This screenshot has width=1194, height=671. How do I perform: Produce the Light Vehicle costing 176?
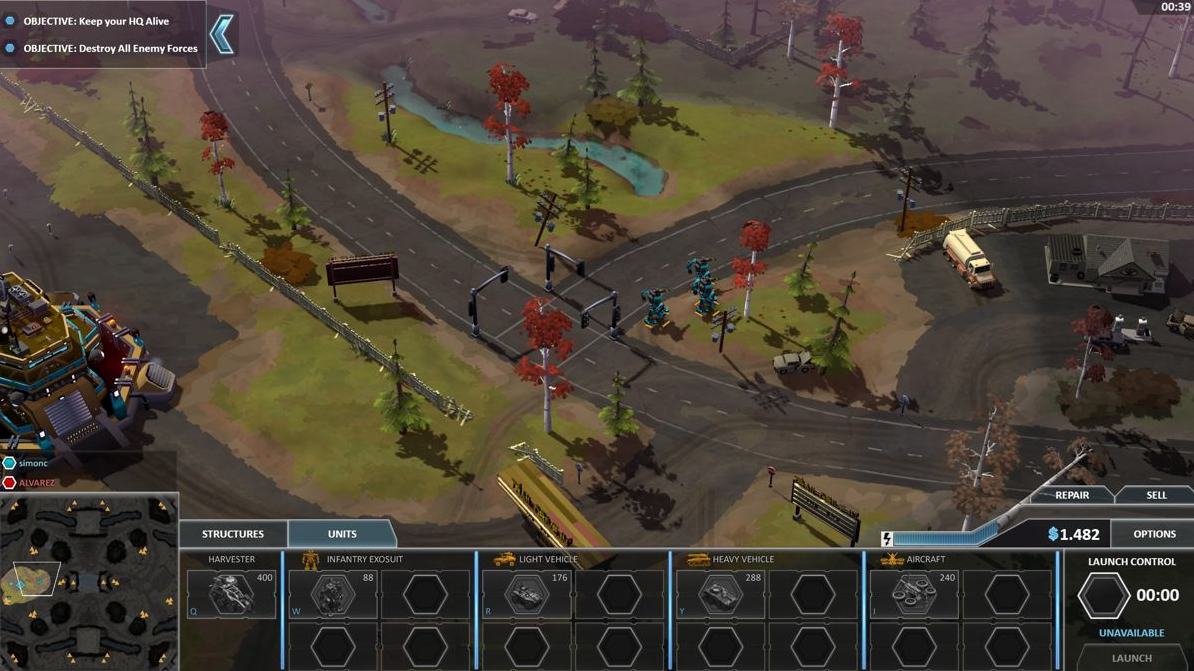coord(526,594)
